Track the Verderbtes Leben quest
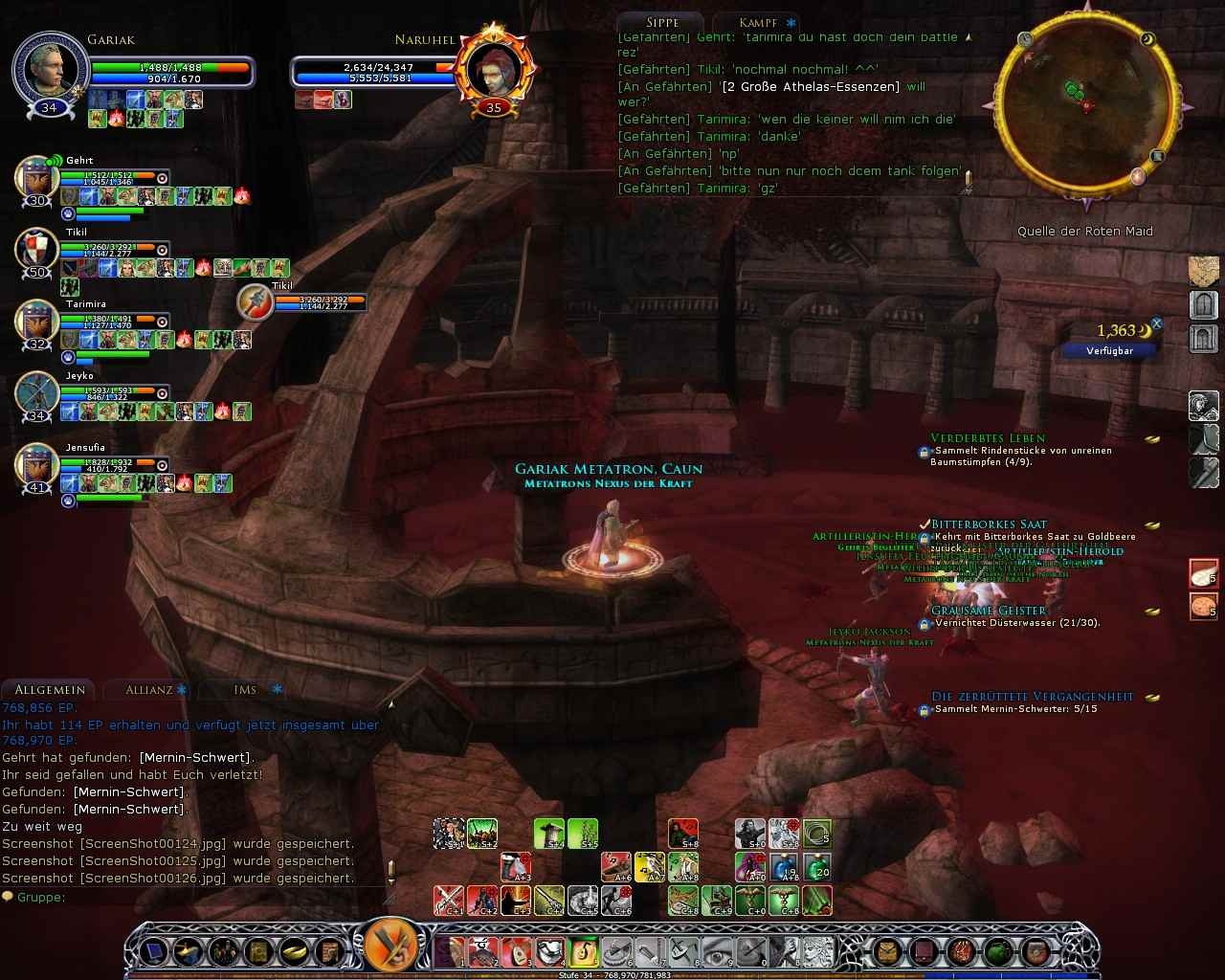Screen dimensions: 1225x980 [988, 438]
